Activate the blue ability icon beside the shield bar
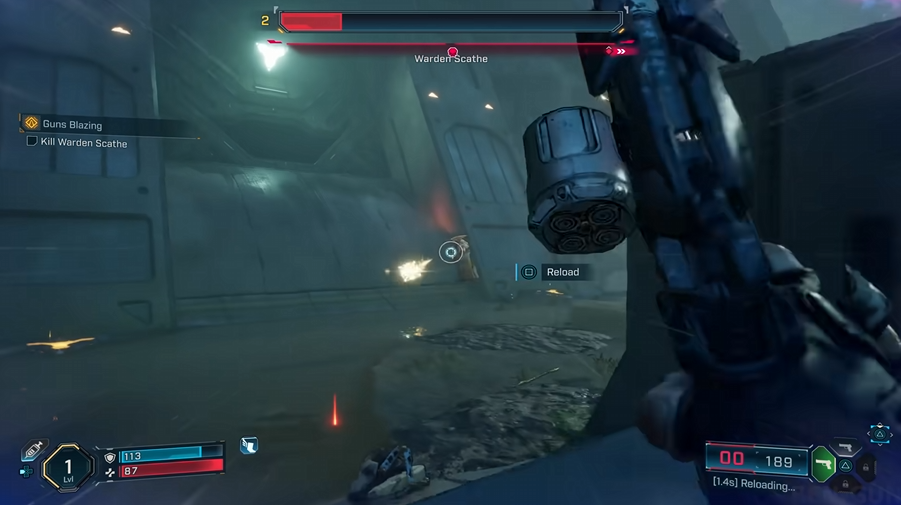This screenshot has height=505, width=901. (250, 446)
